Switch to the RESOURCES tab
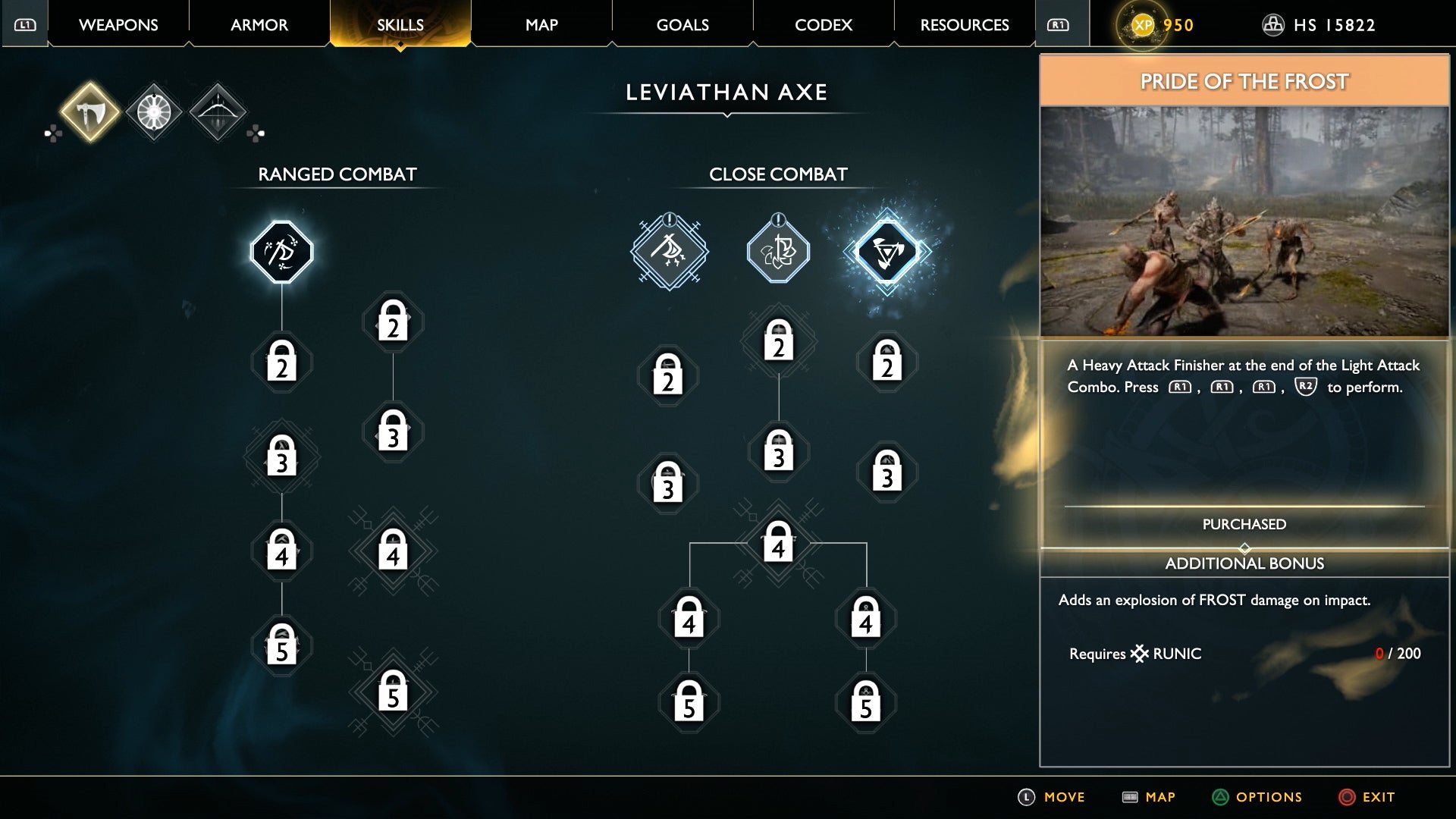Screen dimensions: 1456x819 (x=964, y=24)
